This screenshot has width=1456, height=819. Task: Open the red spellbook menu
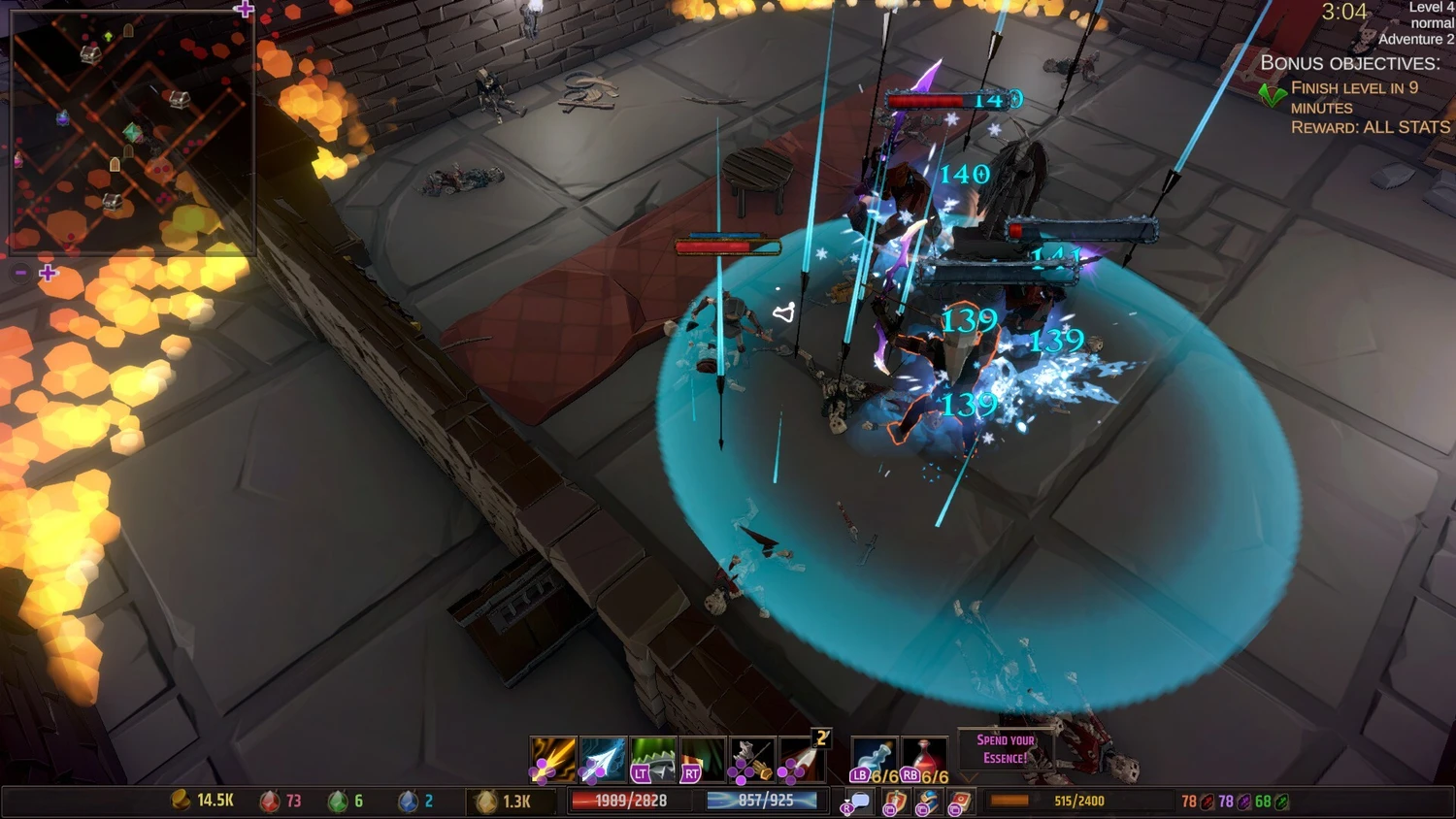(x=959, y=803)
